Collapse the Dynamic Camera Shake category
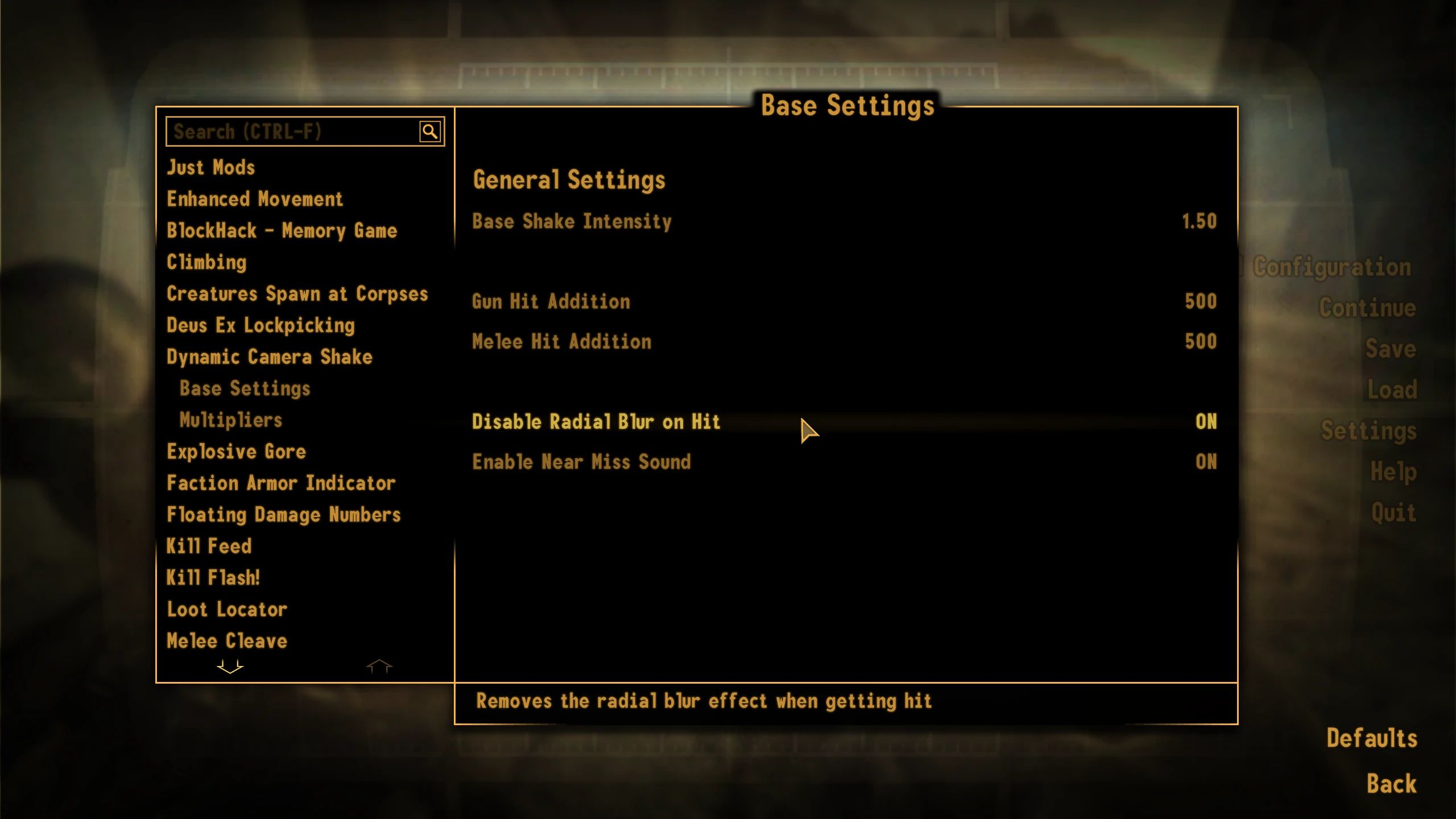Screen dimensions: 1456x819 coord(269,357)
